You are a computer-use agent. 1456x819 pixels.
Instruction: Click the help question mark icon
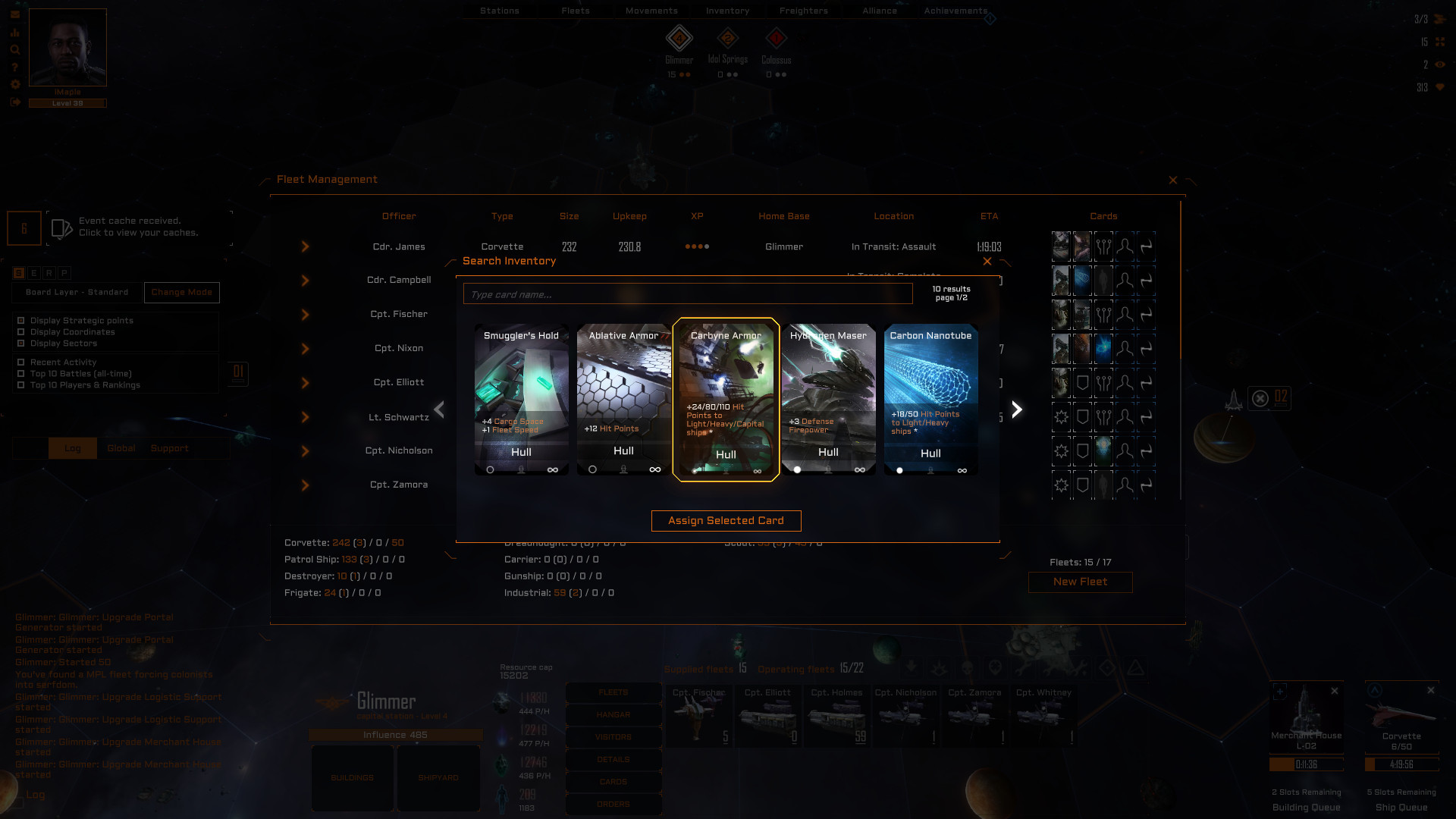point(15,67)
